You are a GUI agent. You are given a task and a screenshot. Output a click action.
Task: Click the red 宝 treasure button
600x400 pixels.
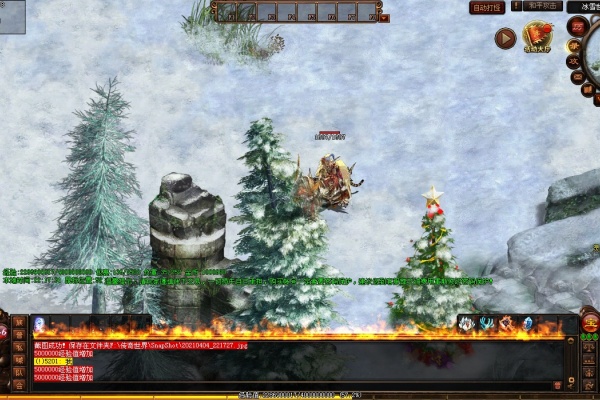589,322
